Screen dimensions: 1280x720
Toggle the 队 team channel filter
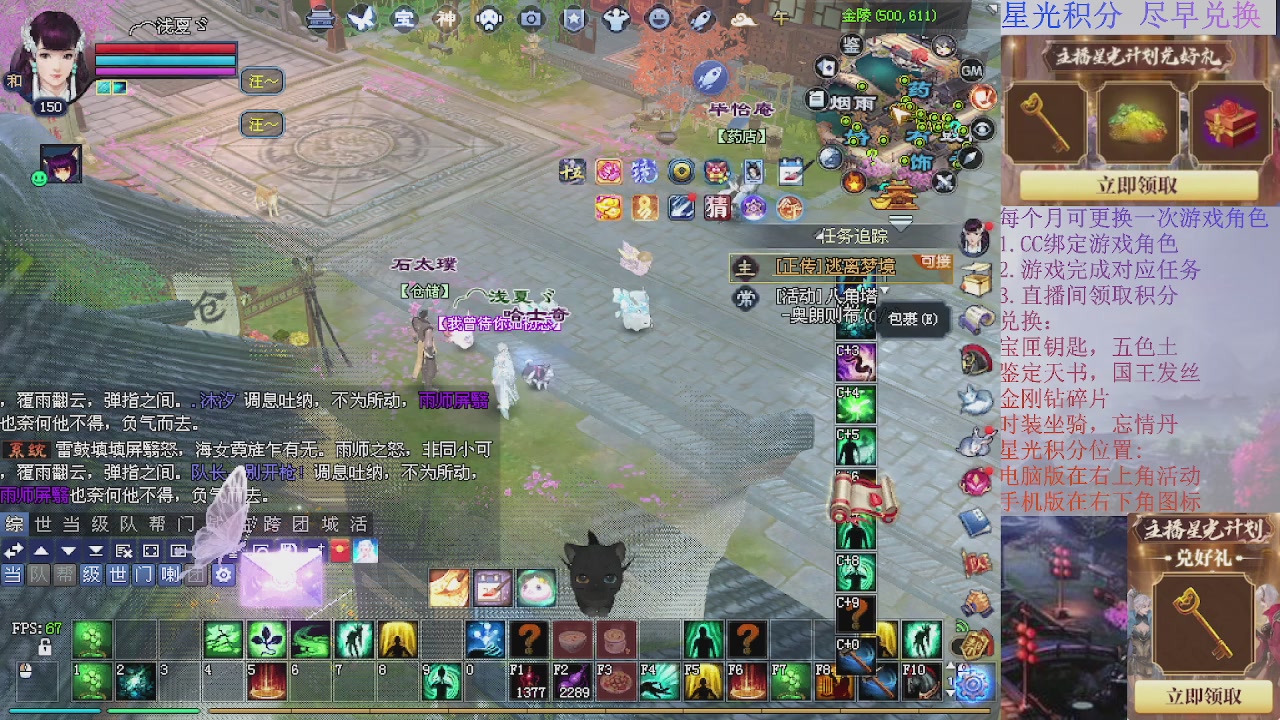[36, 575]
